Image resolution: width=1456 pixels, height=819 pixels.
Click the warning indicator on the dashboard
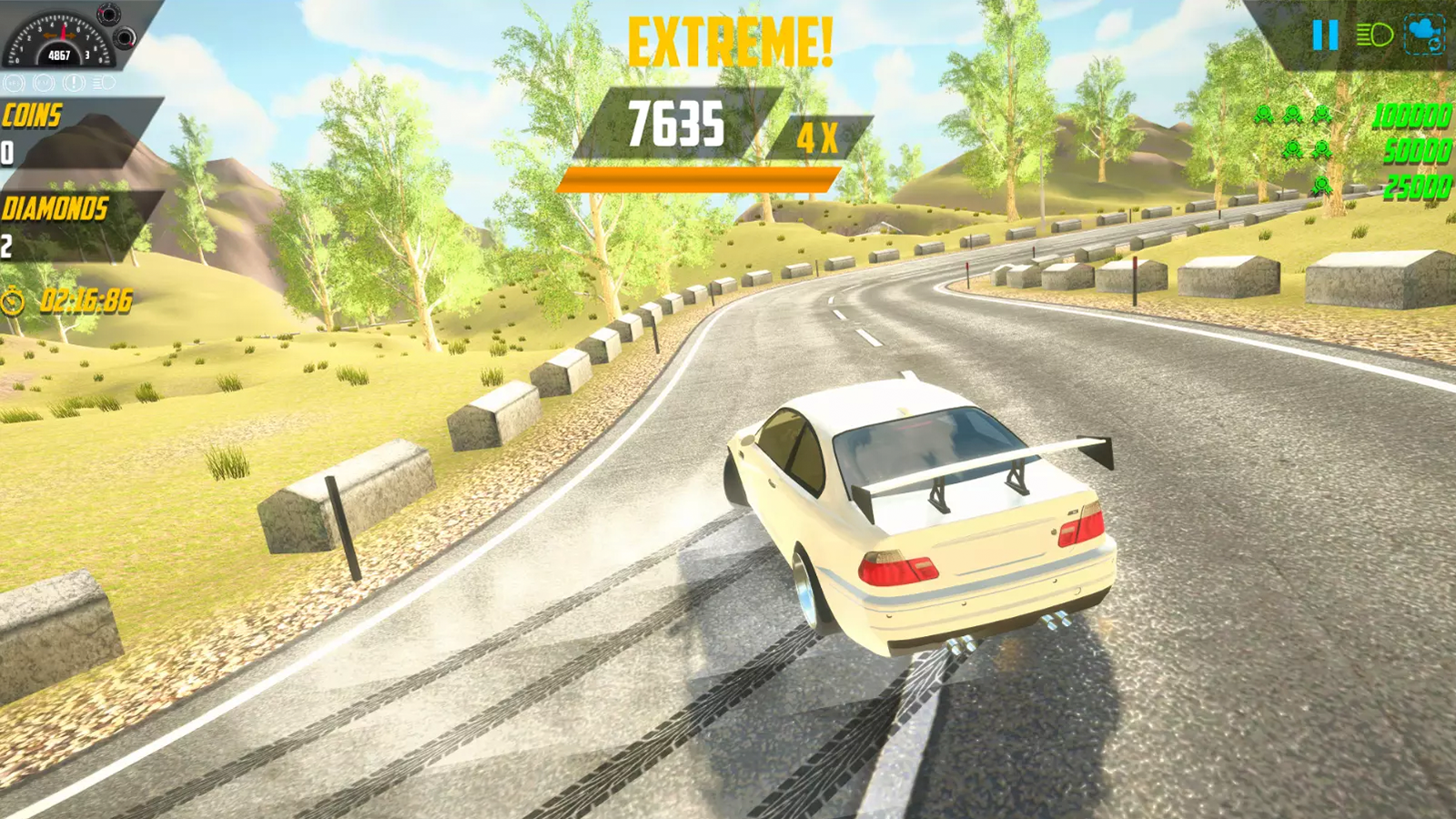(x=74, y=84)
